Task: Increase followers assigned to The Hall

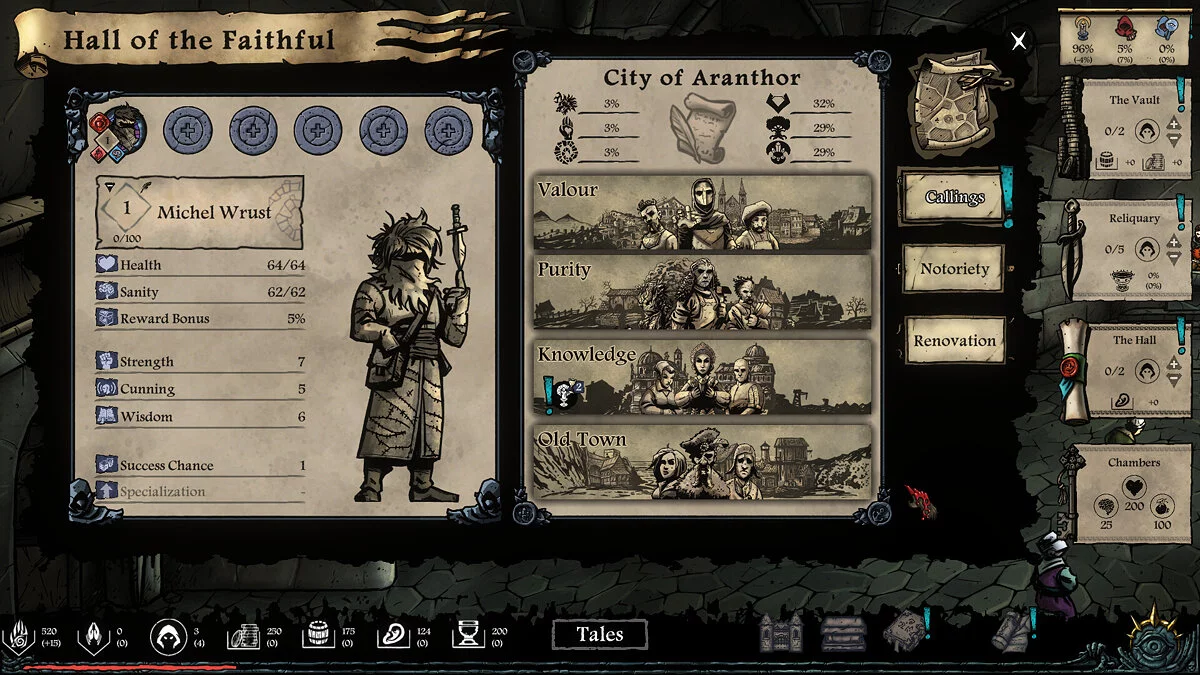Action: pyautogui.click(x=1174, y=364)
